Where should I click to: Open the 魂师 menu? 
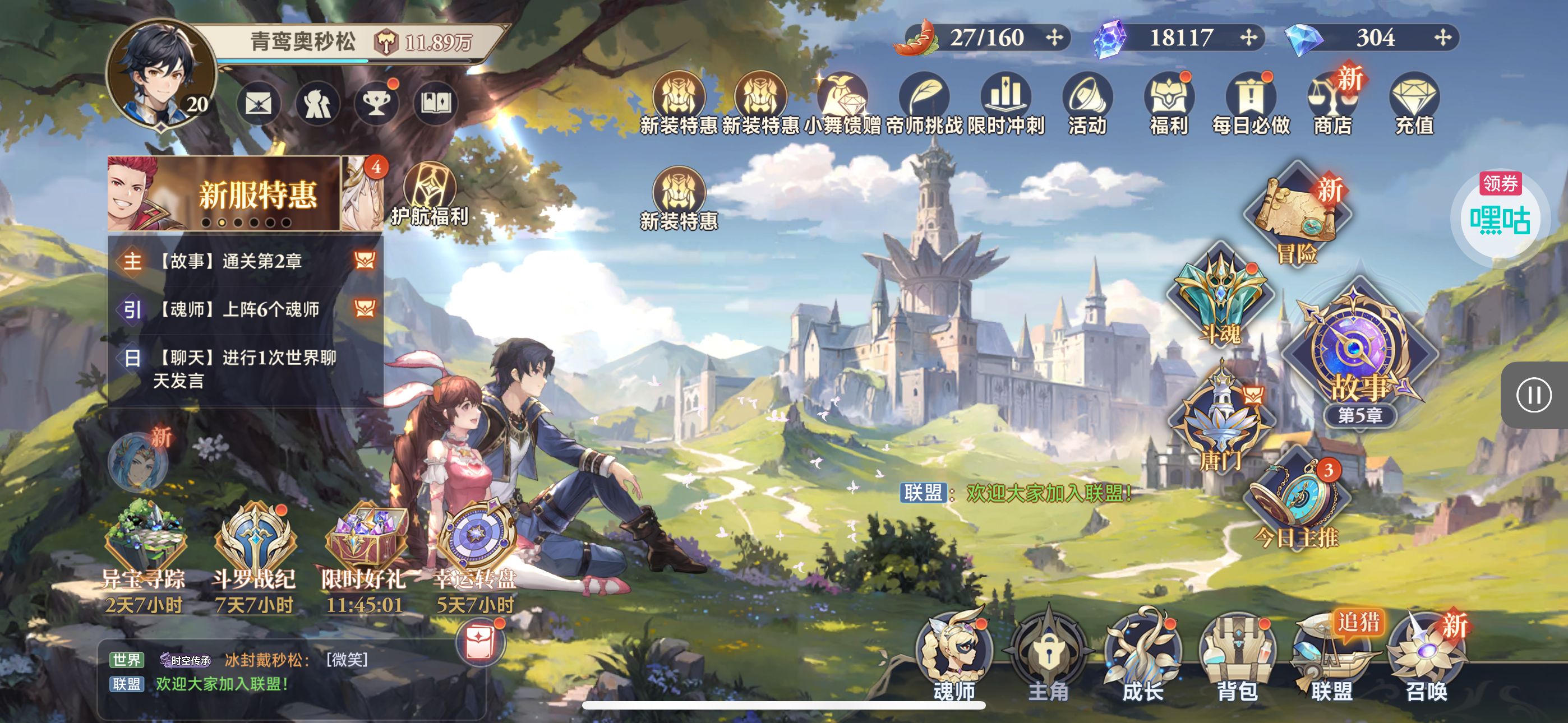click(954, 657)
